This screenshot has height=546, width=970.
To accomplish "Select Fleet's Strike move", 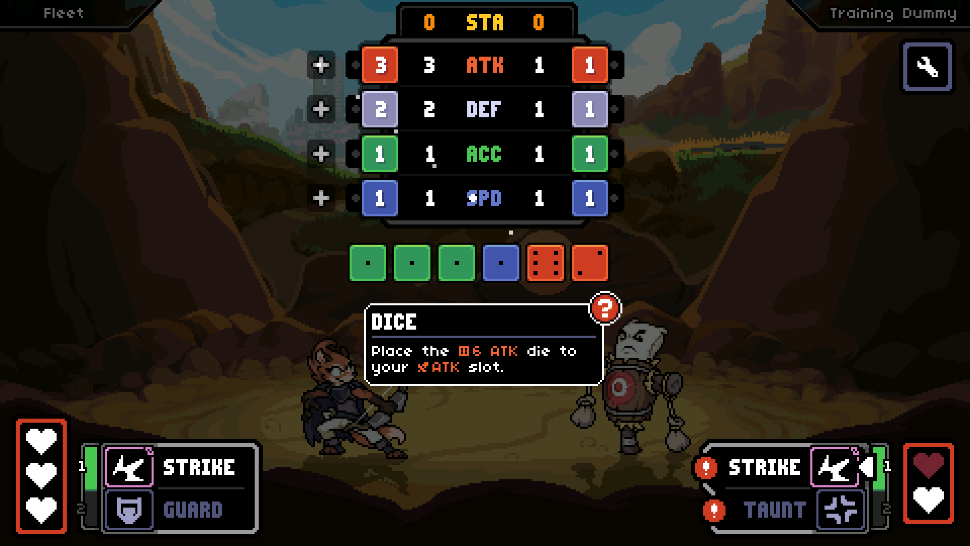I will (180, 467).
